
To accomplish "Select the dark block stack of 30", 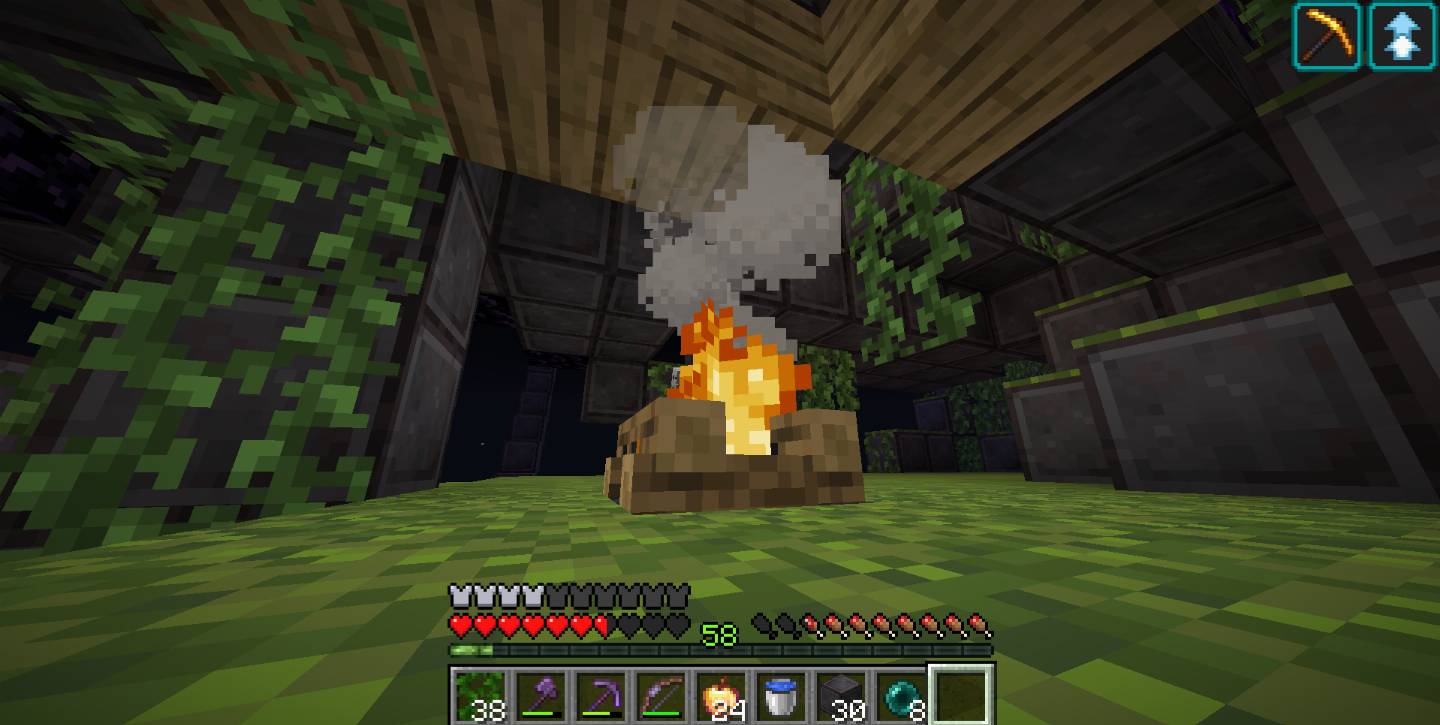I will coord(840,695).
